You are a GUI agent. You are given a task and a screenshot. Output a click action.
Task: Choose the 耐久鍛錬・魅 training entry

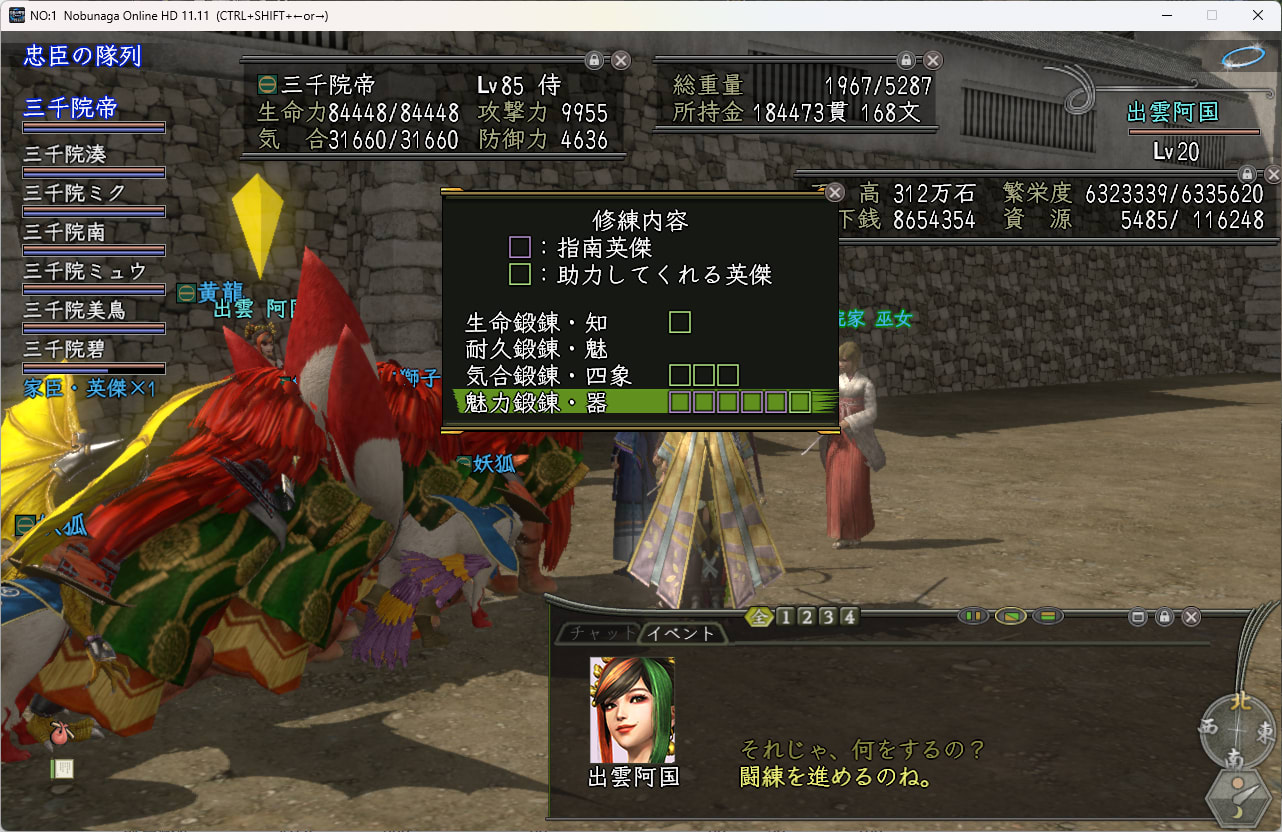[537, 350]
